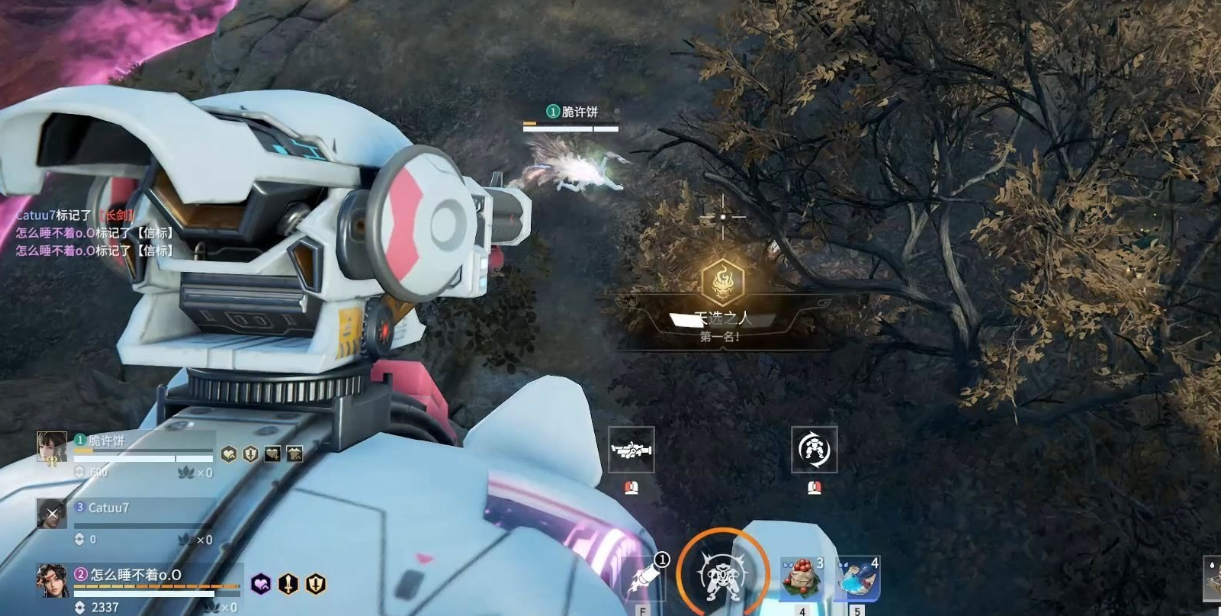The height and width of the screenshot is (616, 1221).
Task: Activate the mech transform skill icon
Action: point(814,450)
